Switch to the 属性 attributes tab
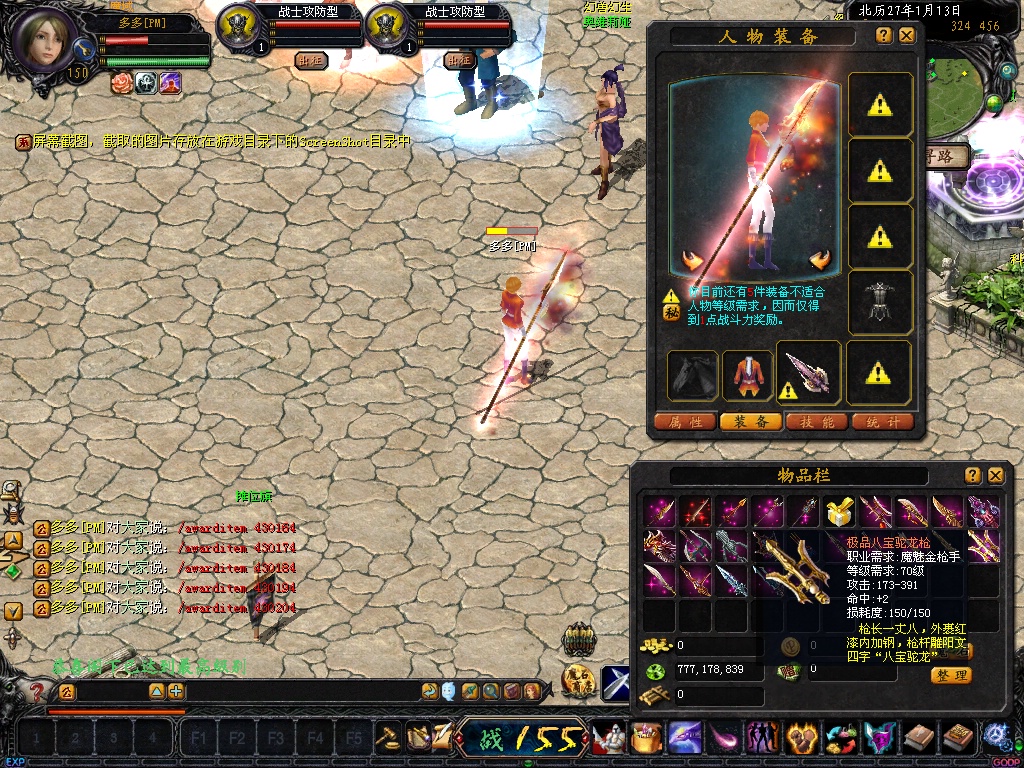1024x768 pixels. click(x=685, y=422)
